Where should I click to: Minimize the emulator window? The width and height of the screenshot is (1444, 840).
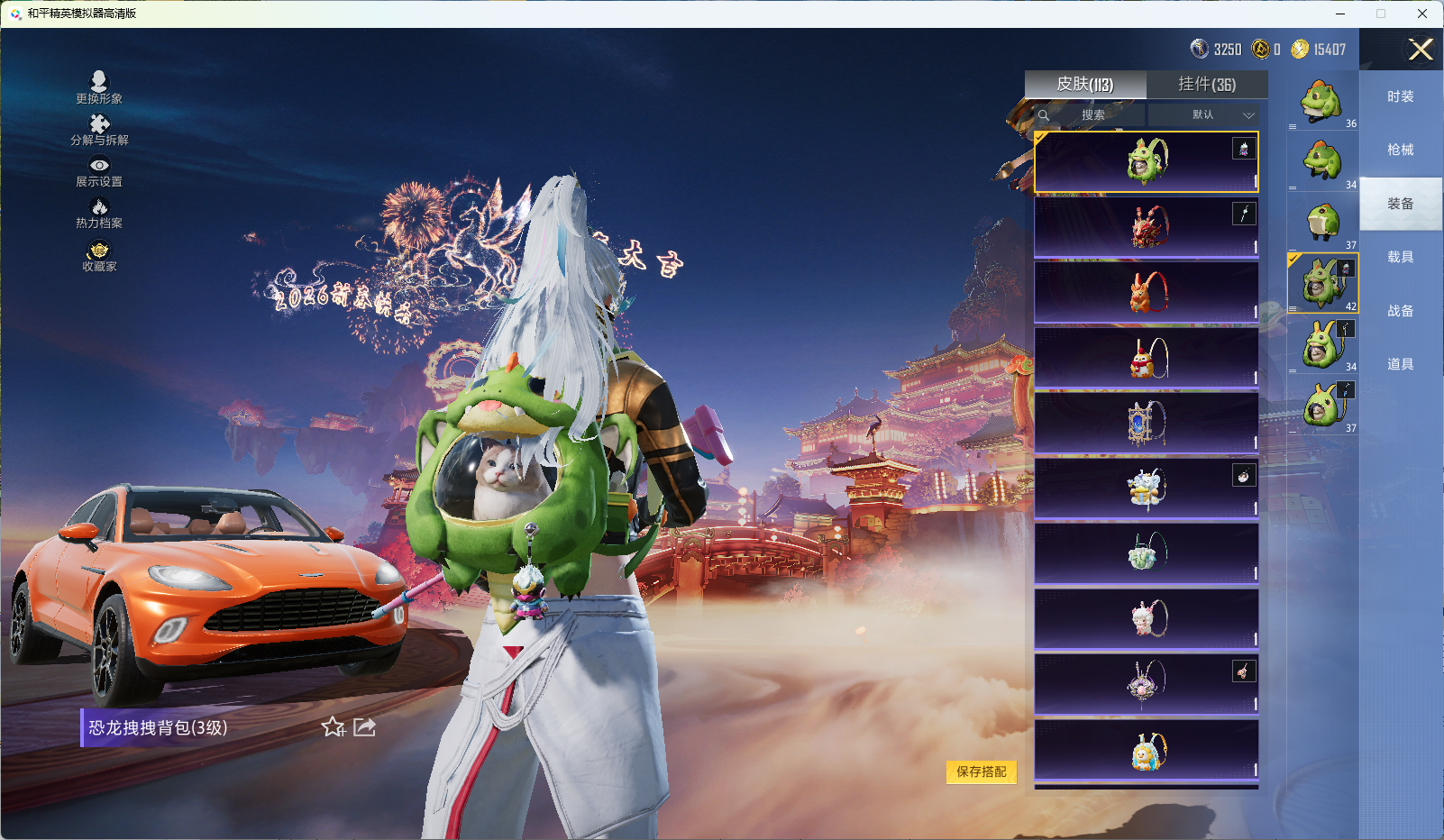[x=1340, y=14]
